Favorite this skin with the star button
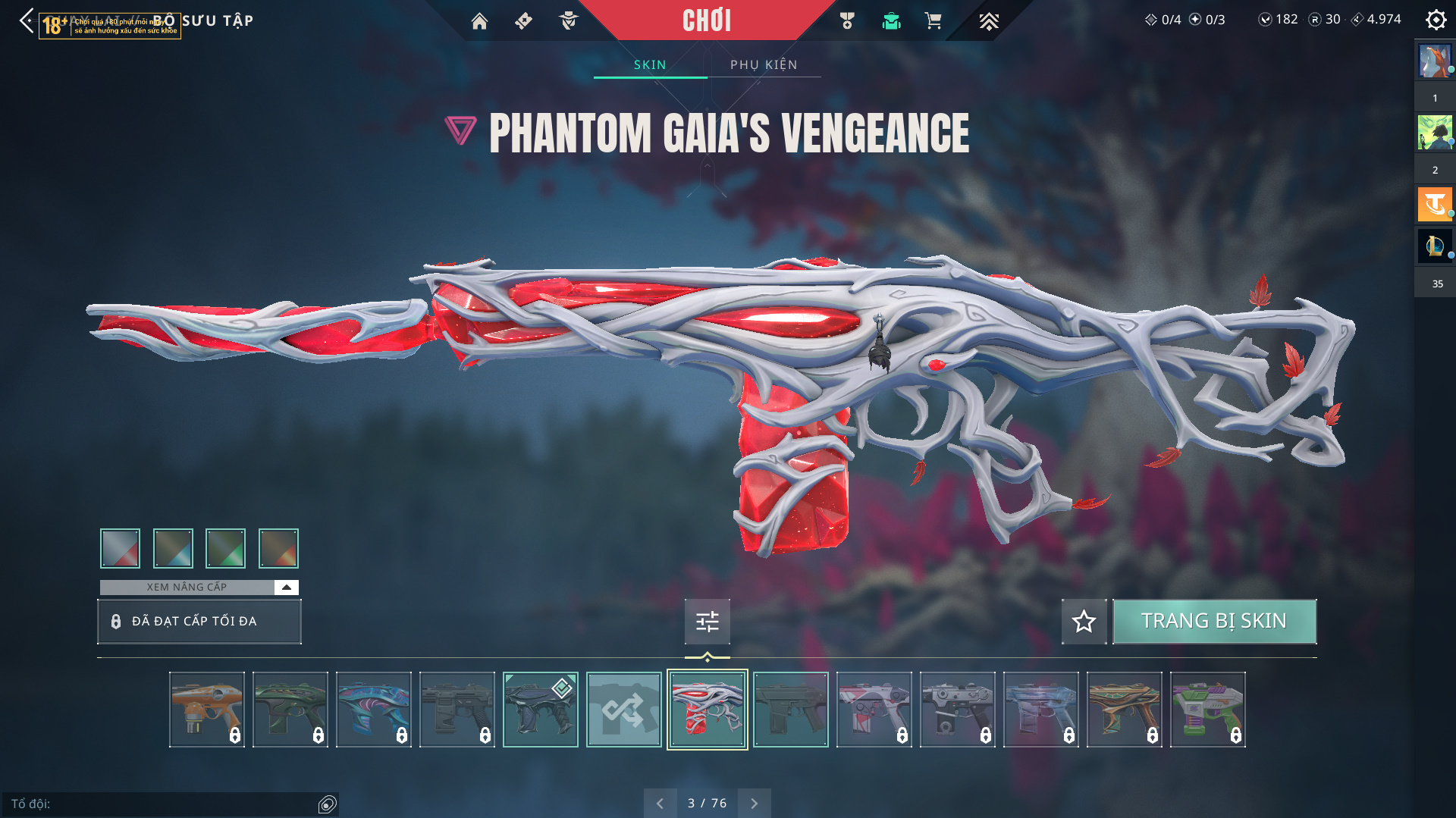1456x818 pixels. [x=1084, y=622]
